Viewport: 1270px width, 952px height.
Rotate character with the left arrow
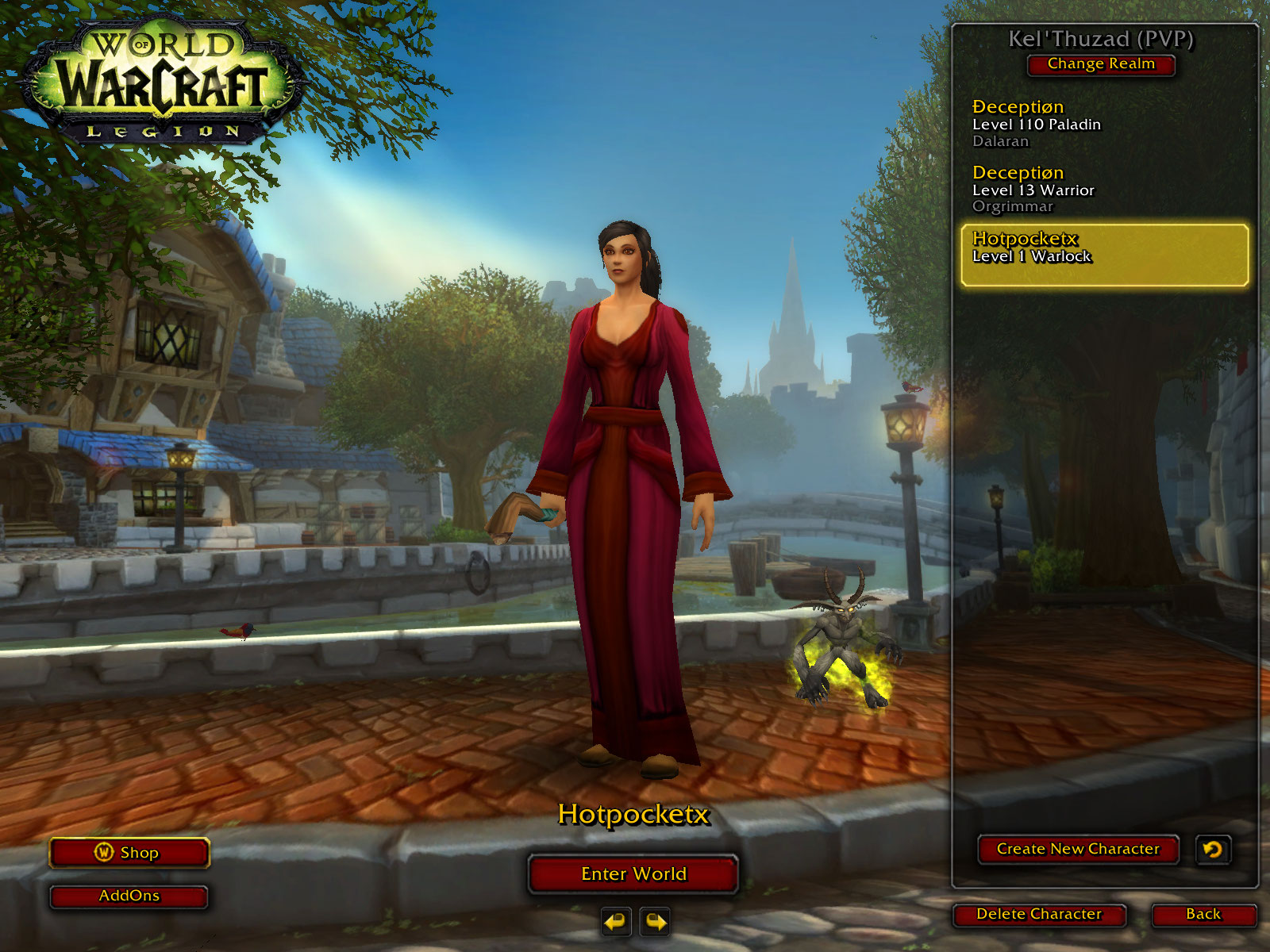615,922
